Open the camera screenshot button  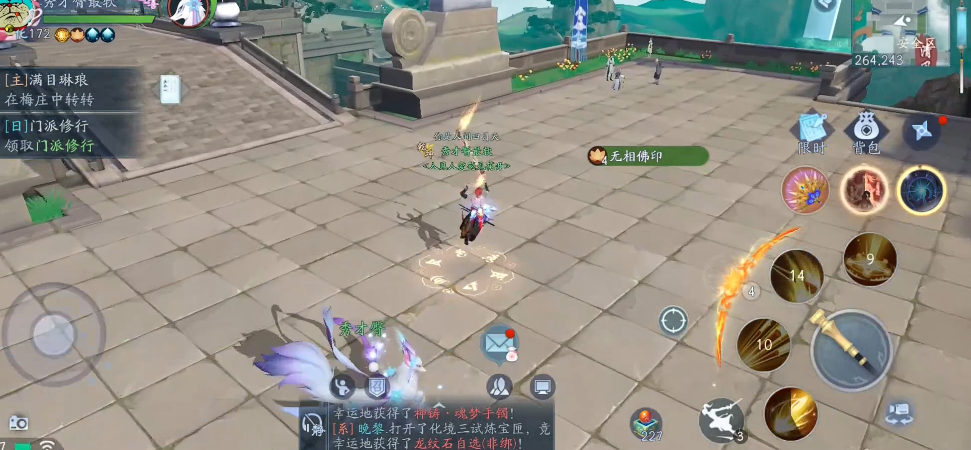pyautogui.click(x=18, y=423)
